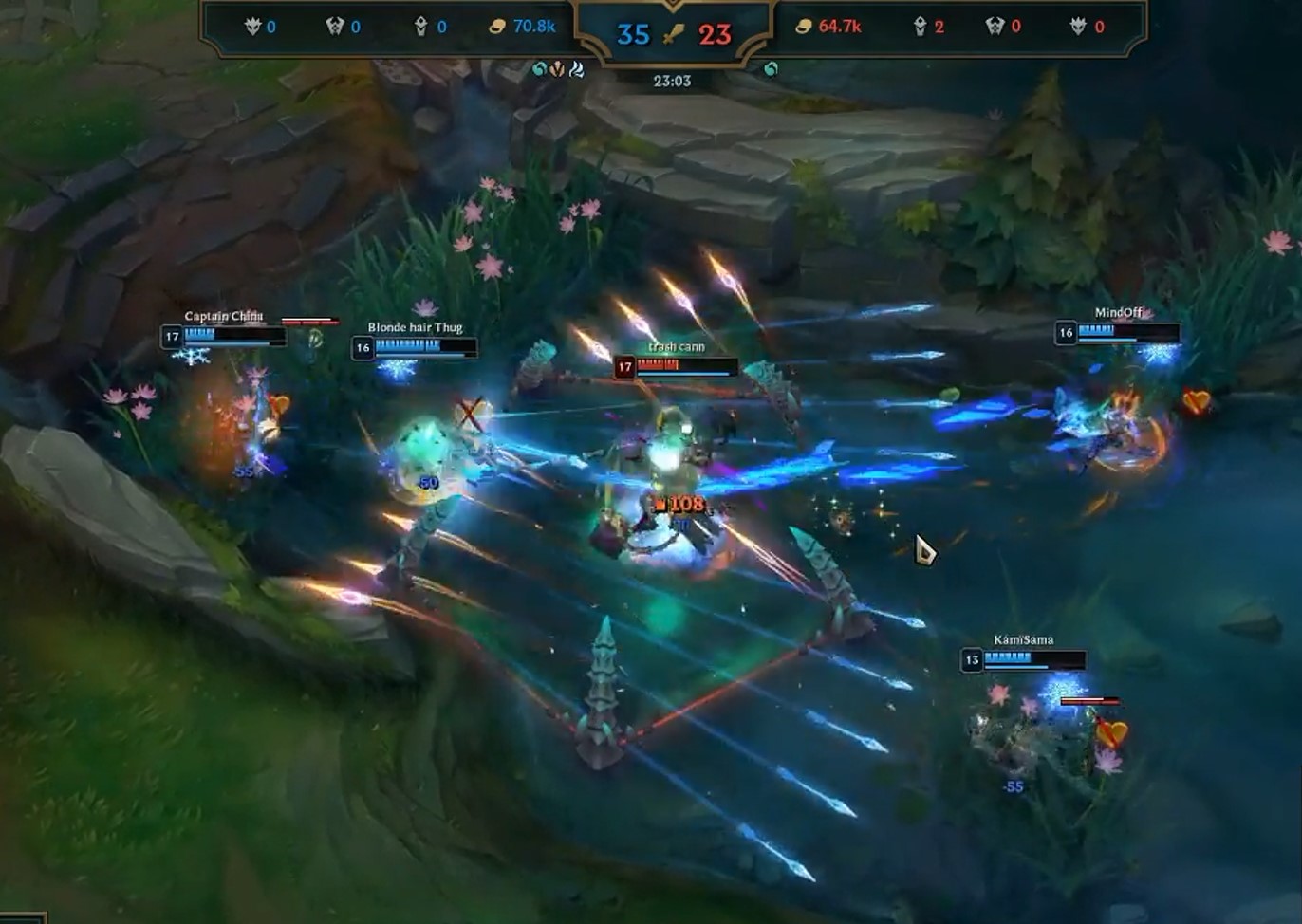The image size is (1302, 924).
Task: Click the cloud drake icon below the score
Action: (x=575, y=69)
